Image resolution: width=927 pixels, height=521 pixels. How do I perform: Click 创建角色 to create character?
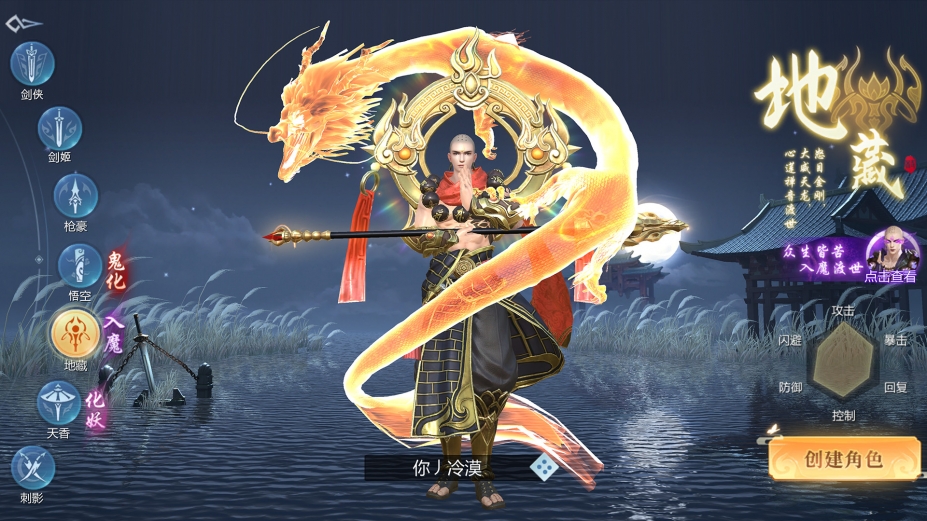pos(844,459)
